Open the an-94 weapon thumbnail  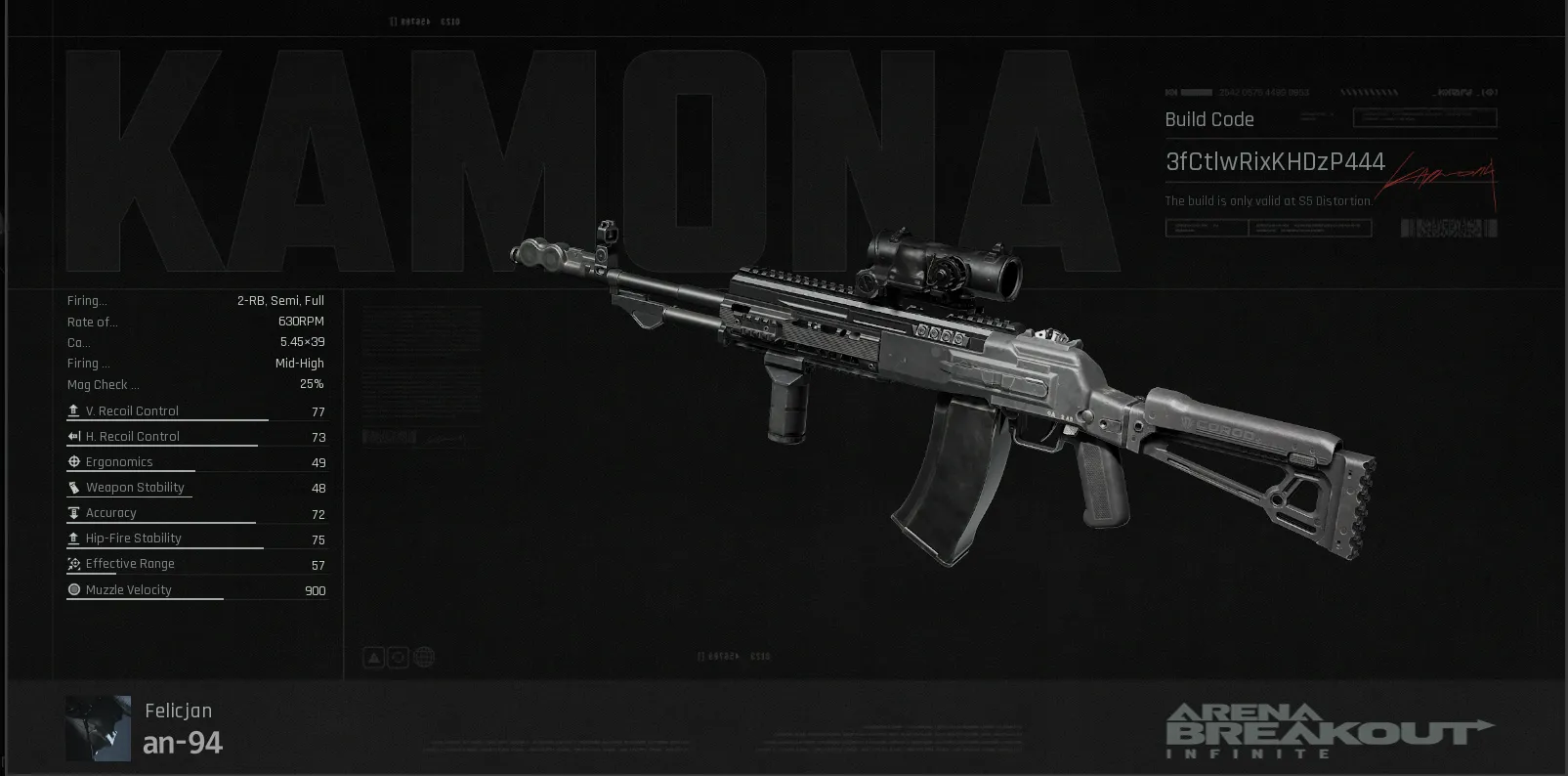click(97, 727)
